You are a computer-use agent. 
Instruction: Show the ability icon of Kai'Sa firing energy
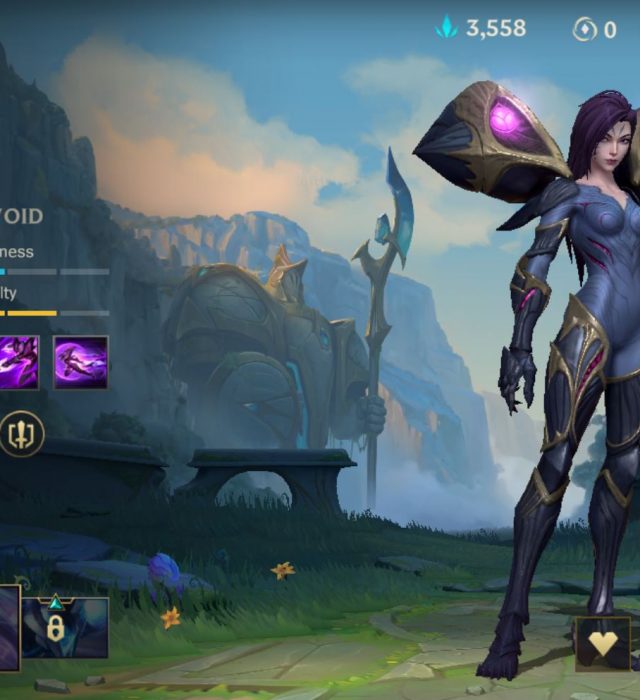(x=19, y=362)
